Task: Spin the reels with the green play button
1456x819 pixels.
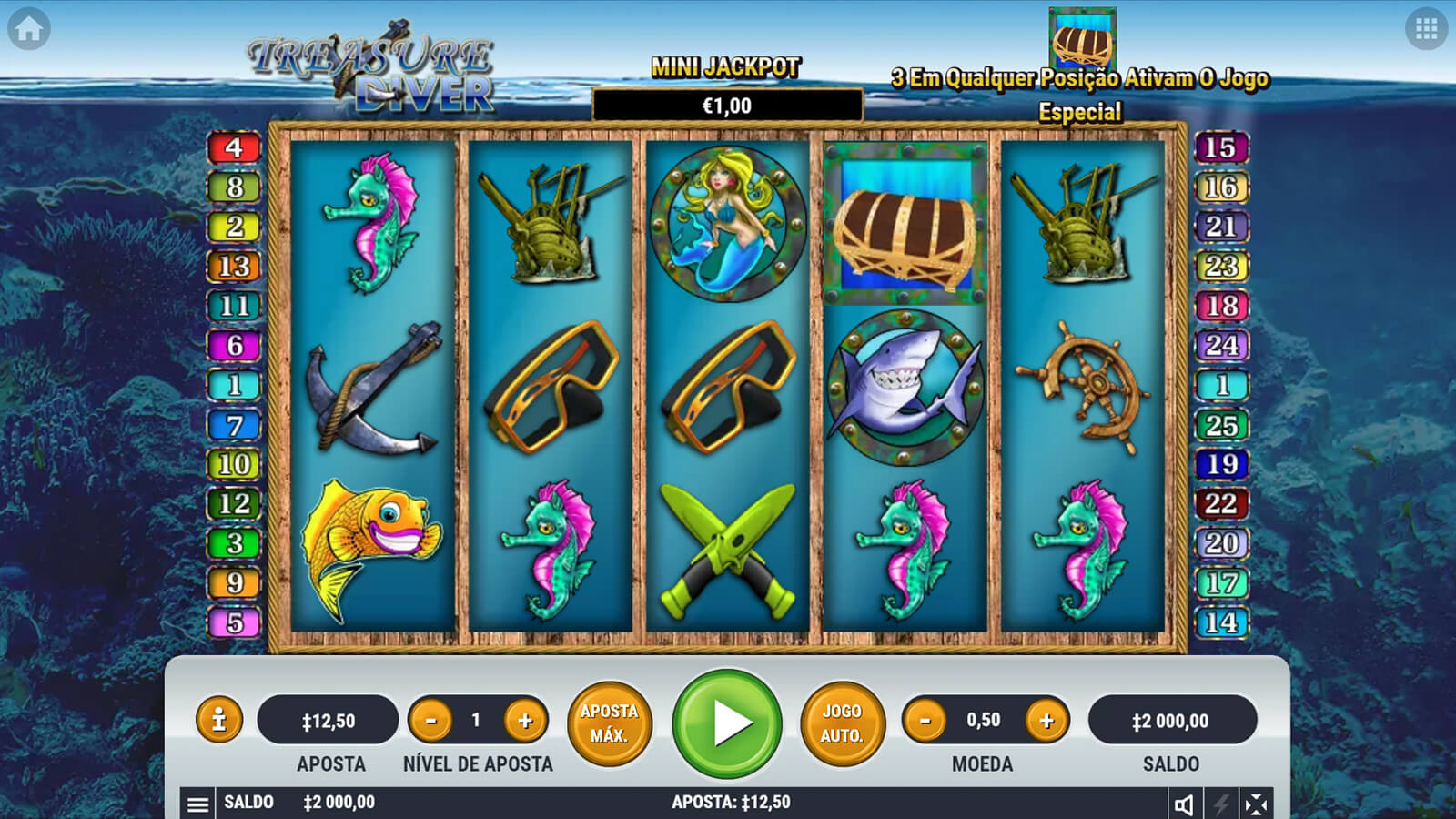Action: (727, 723)
